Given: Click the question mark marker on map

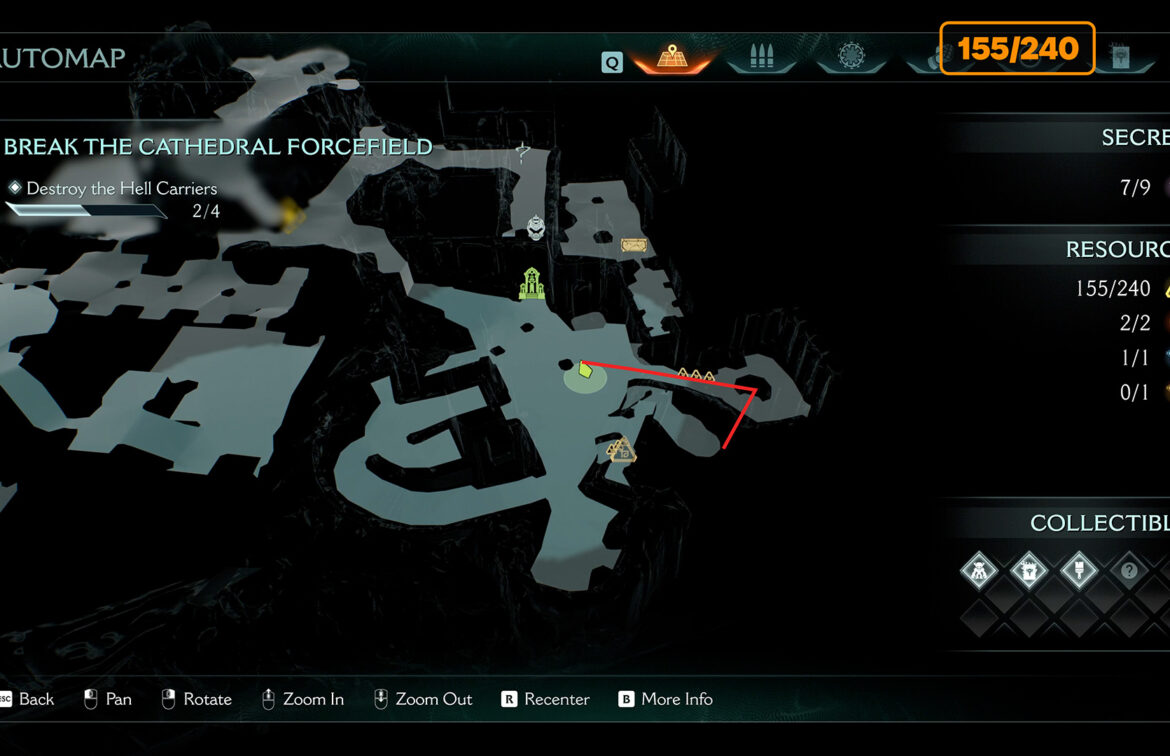Looking at the screenshot, I should coord(522,152).
